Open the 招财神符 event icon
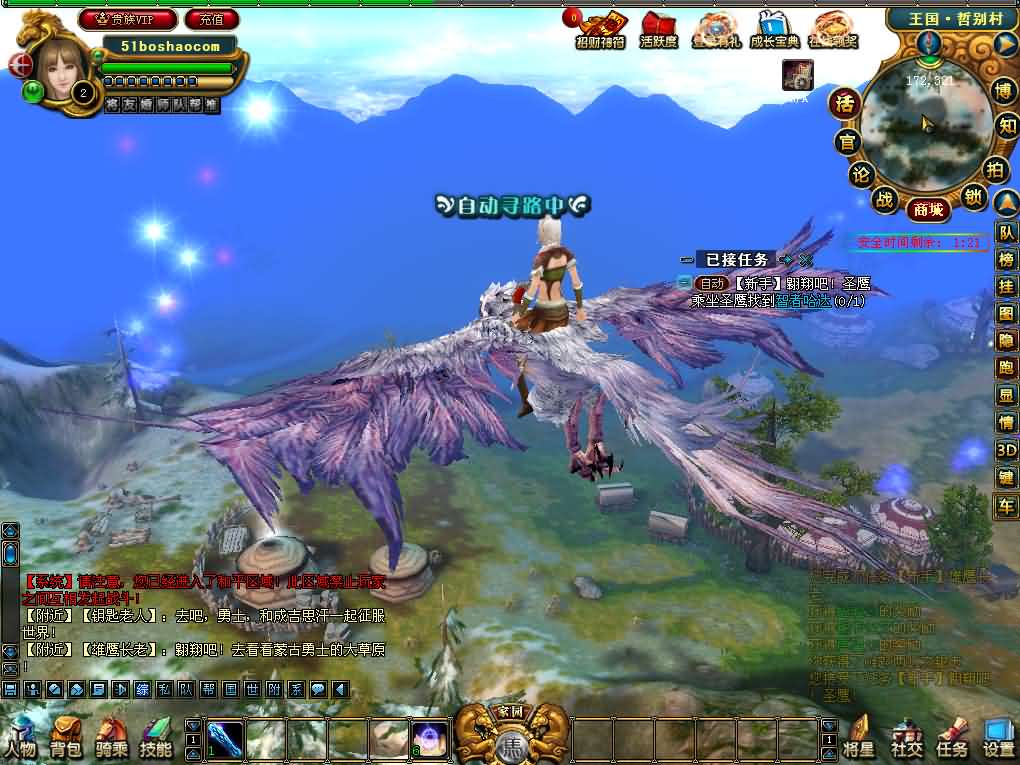 pyautogui.click(x=600, y=30)
